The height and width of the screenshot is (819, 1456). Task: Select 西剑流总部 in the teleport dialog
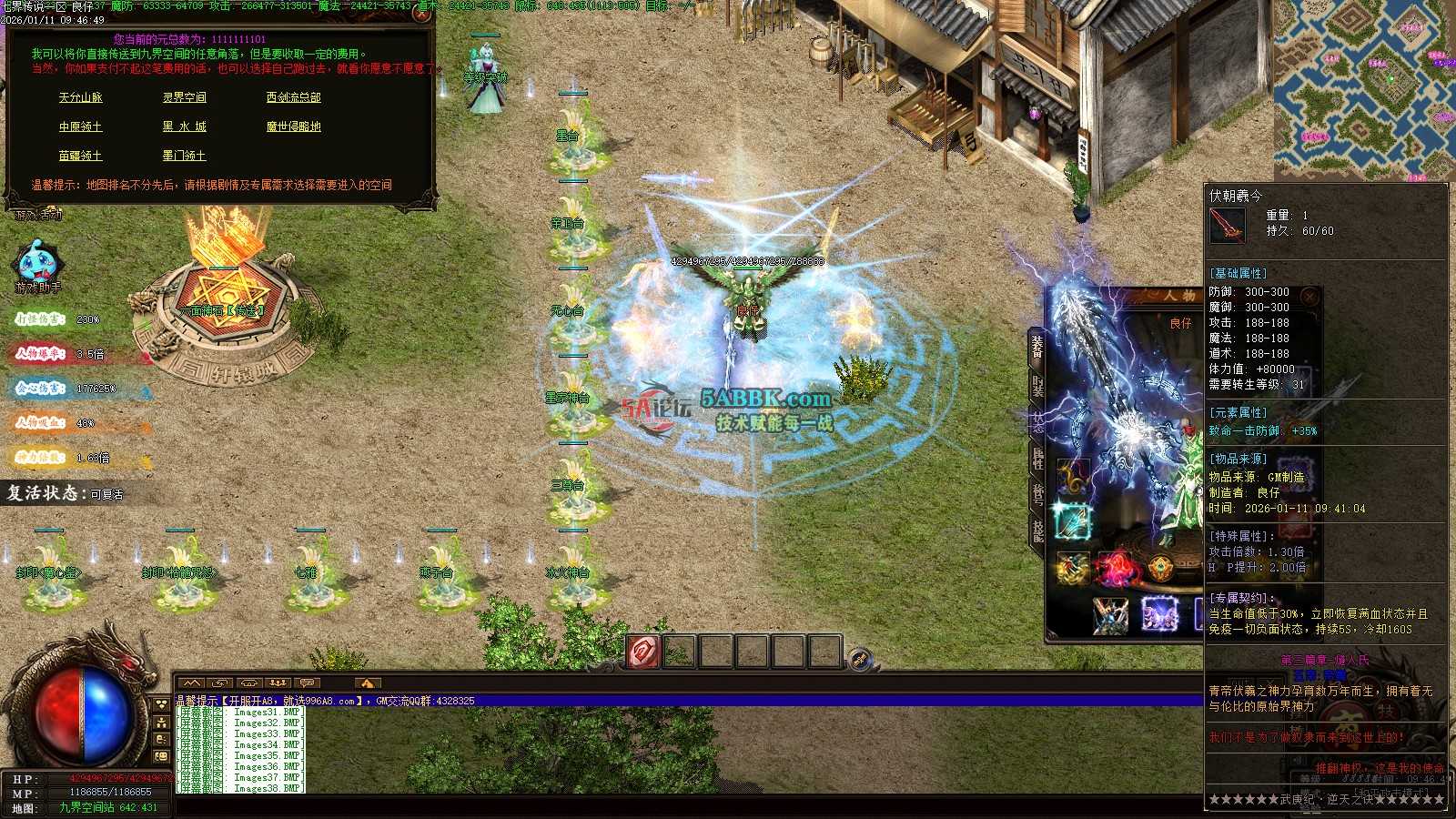click(293, 97)
